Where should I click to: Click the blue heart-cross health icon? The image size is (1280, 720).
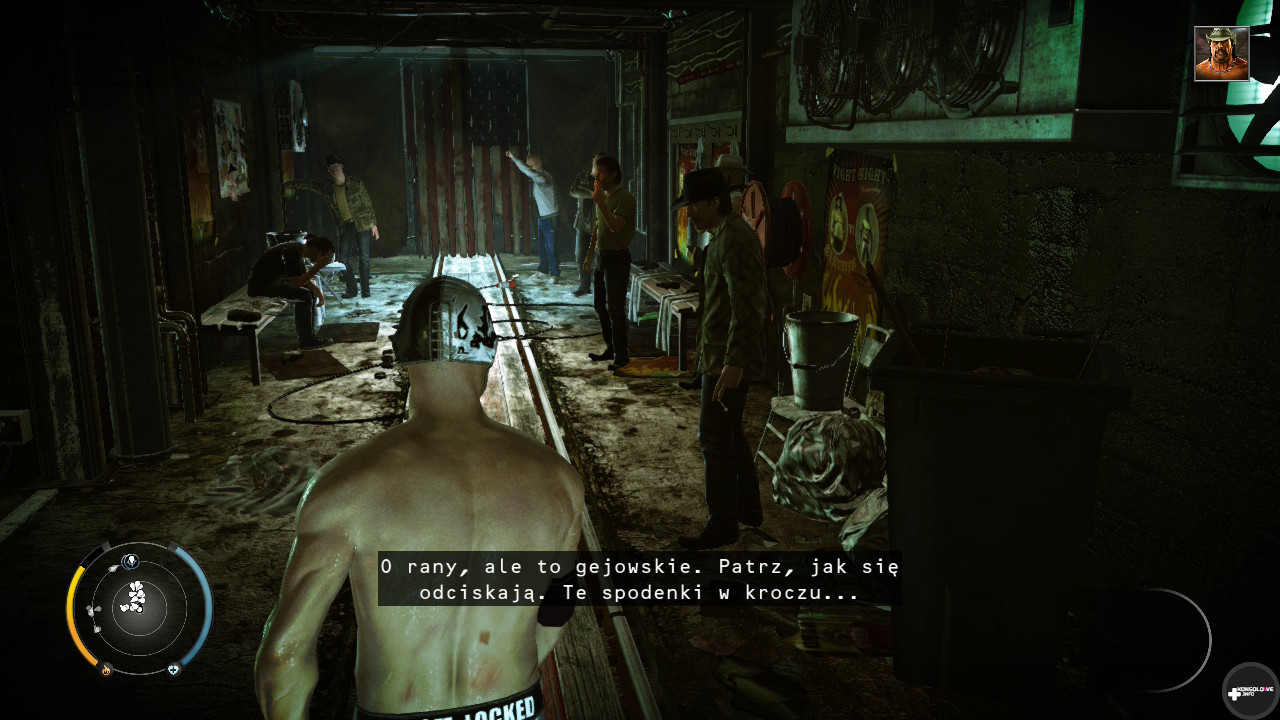pyautogui.click(x=174, y=669)
